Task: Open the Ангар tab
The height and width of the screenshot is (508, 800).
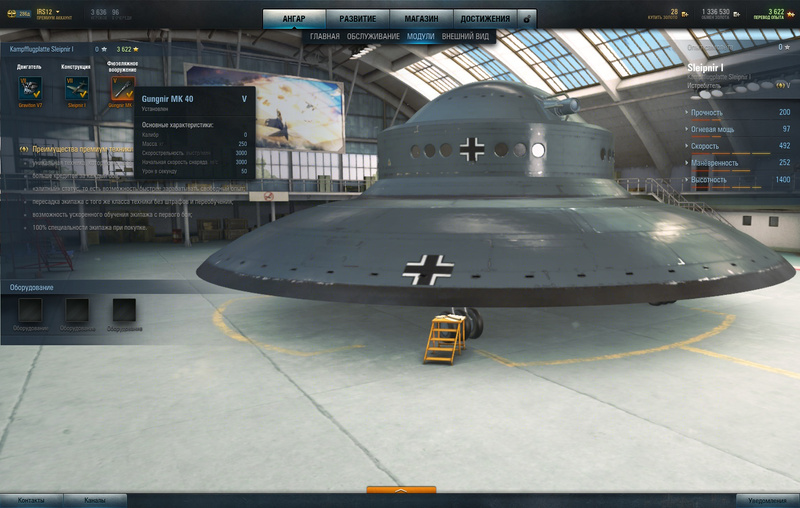Action: click(294, 19)
